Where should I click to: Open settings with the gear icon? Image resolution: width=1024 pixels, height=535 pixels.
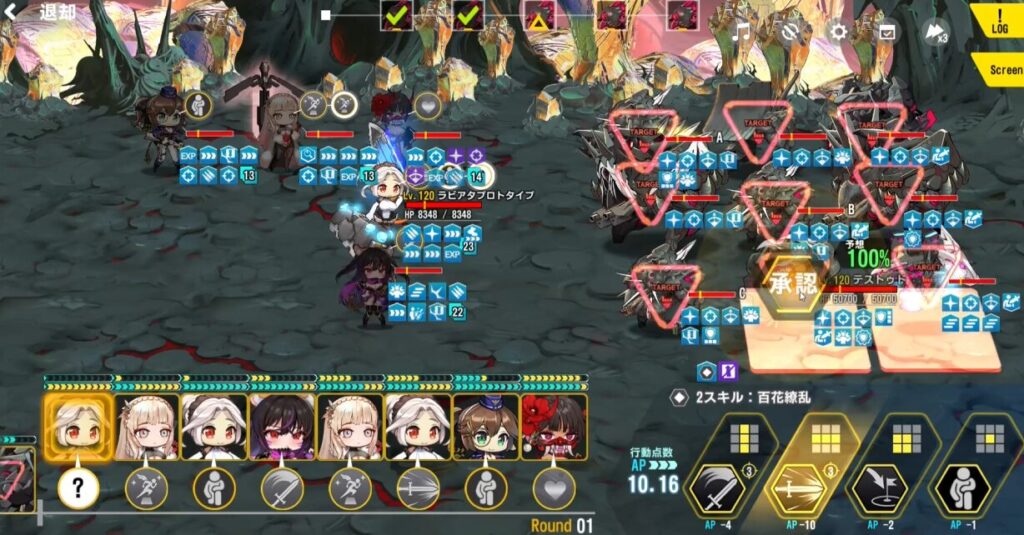click(x=838, y=31)
